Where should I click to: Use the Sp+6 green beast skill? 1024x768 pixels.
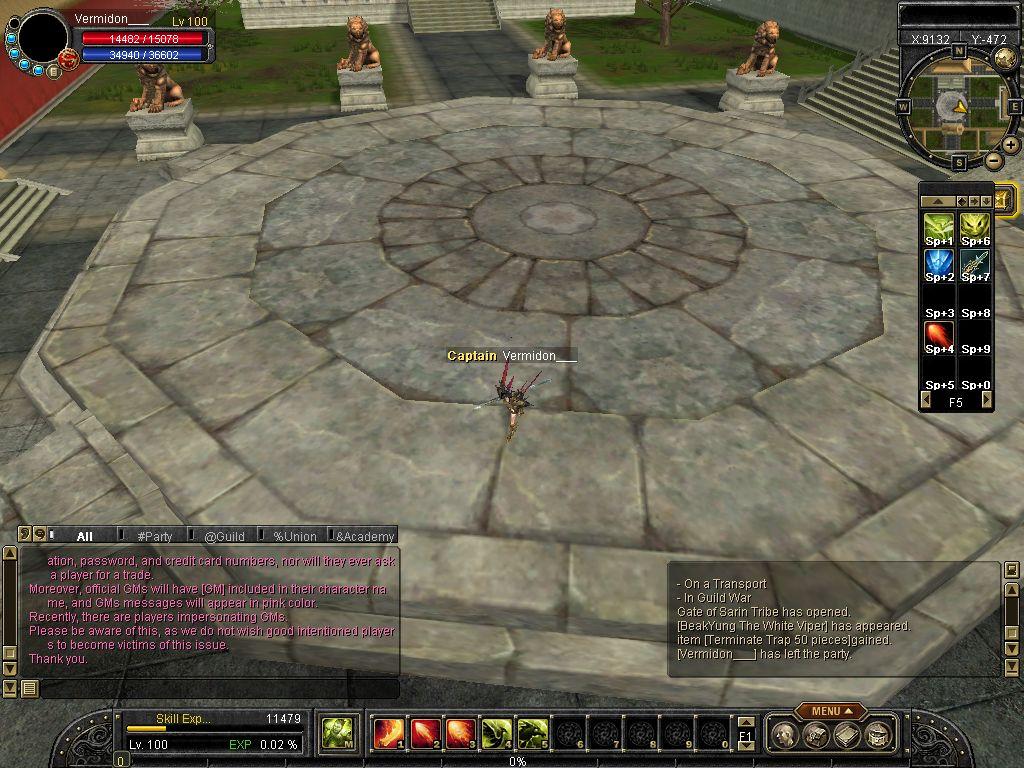coord(975,229)
